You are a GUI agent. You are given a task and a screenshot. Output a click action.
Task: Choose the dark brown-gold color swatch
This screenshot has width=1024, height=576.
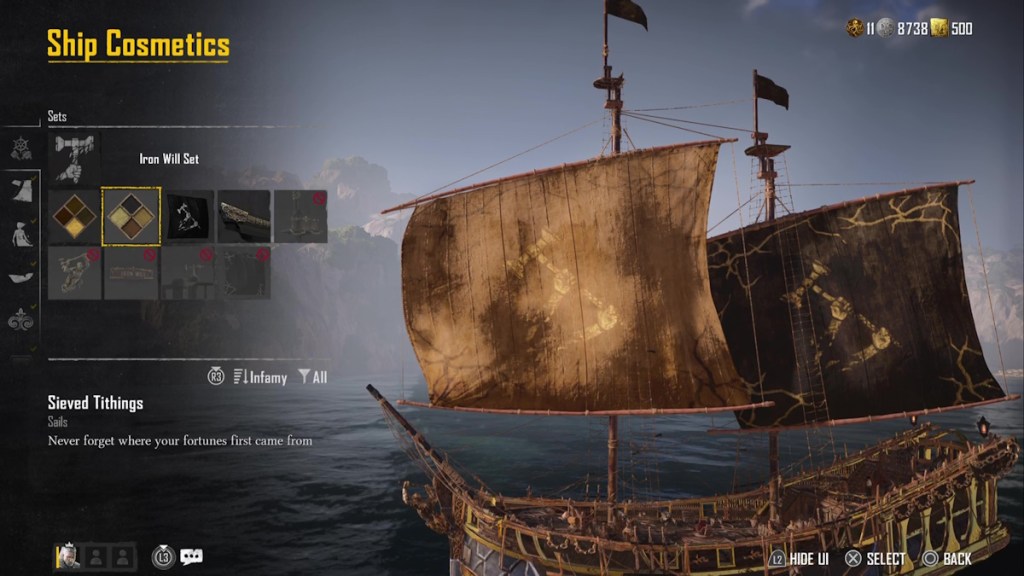pyautogui.click(x=75, y=216)
